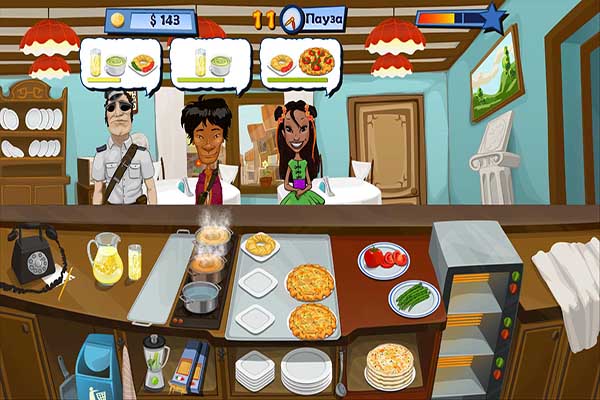The image size is (600, 400).
Task: Pick up the lemonade pitcher
Action: point(105,259)
